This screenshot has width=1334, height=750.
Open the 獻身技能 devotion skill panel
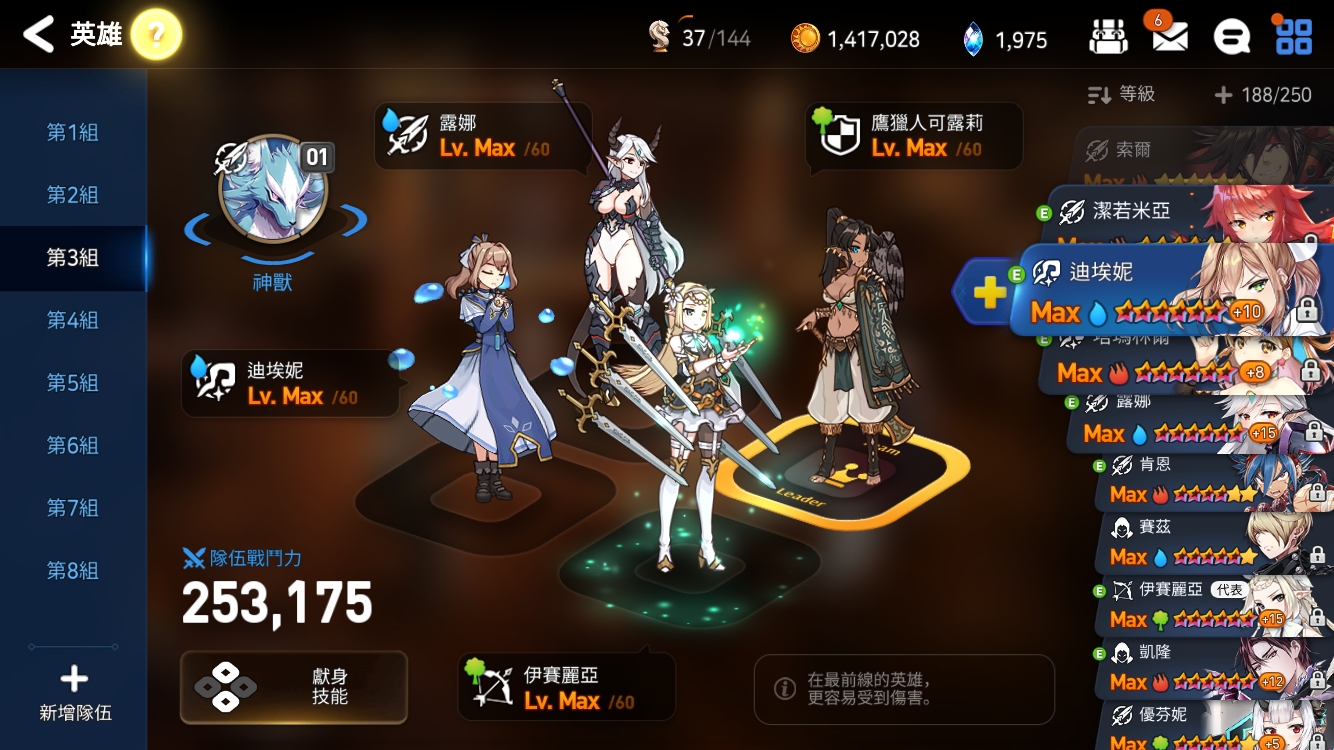293,687
